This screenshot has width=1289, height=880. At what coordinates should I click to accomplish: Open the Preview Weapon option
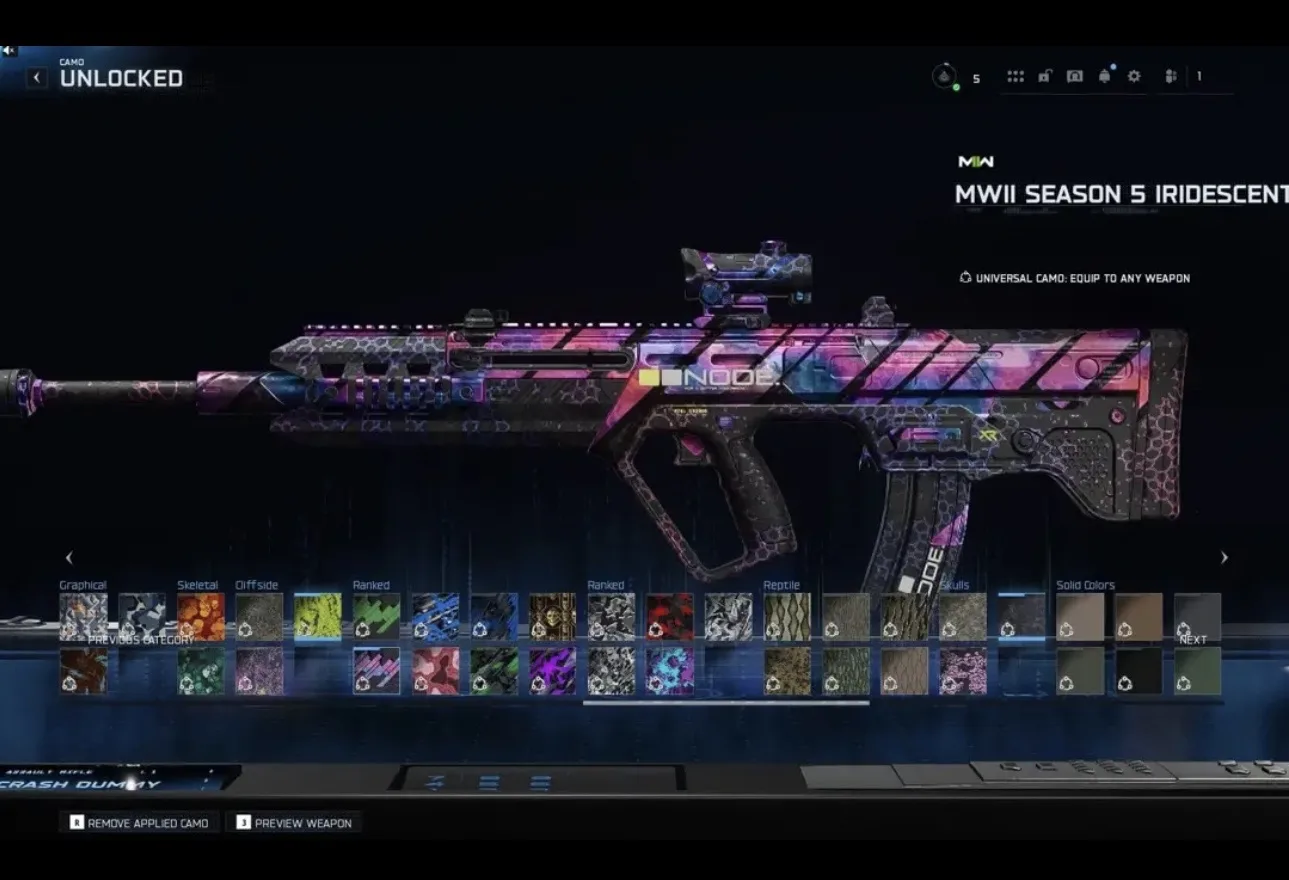[x=293, y=823]
